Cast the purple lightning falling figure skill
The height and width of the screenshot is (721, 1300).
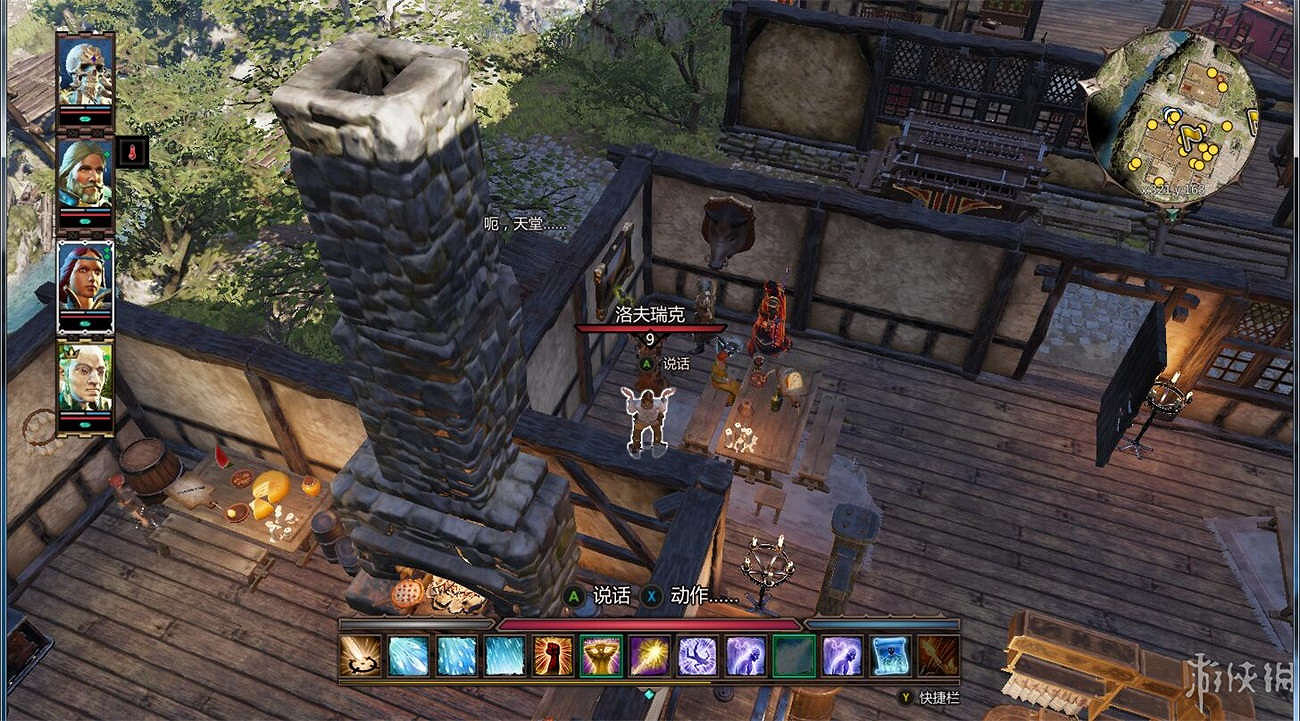click(x=697, y=656)
